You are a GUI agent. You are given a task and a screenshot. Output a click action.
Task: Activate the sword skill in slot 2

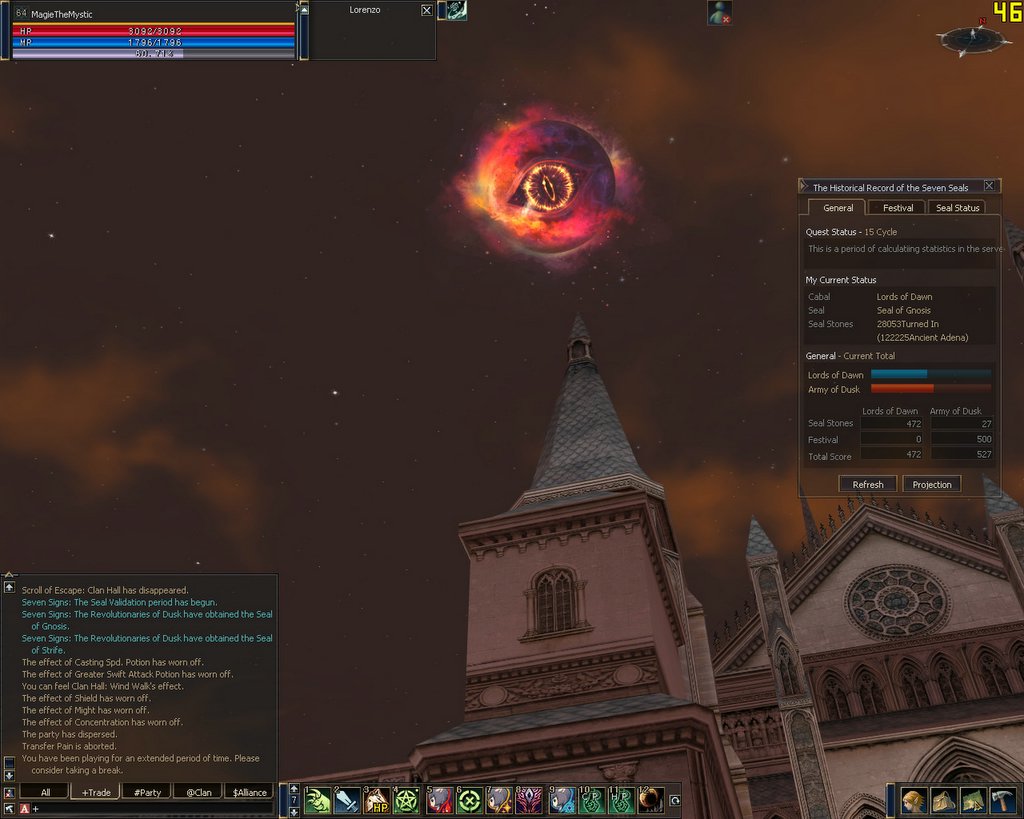click(347, 800)
